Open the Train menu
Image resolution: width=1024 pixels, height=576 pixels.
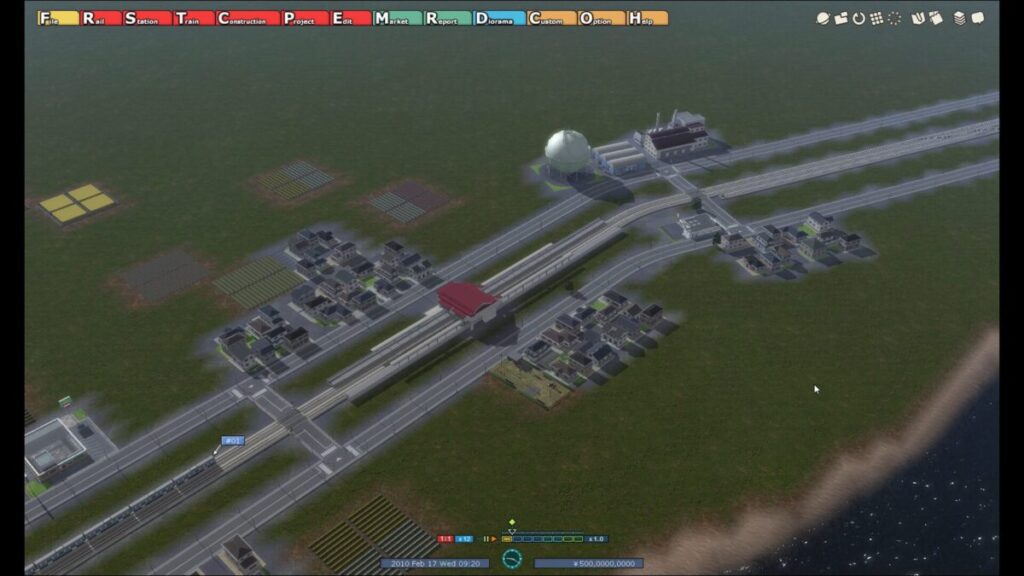click(193, 18)
